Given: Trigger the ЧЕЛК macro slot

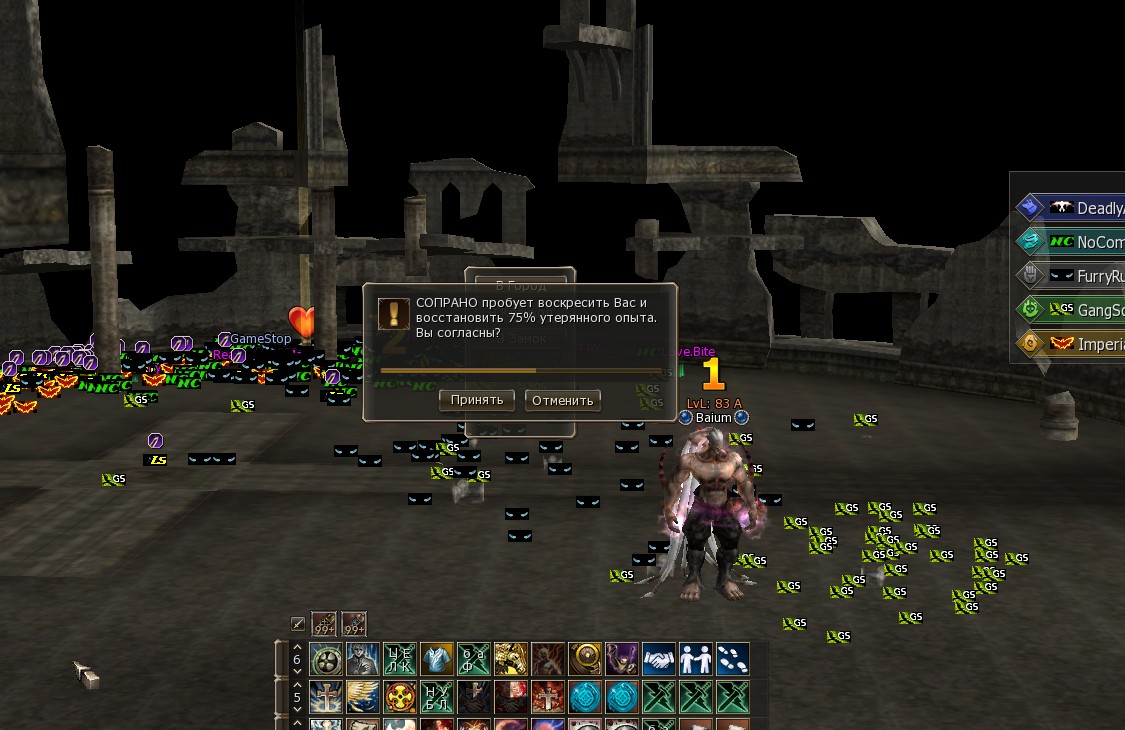Looking at the screenshot, I should point(400,659).
